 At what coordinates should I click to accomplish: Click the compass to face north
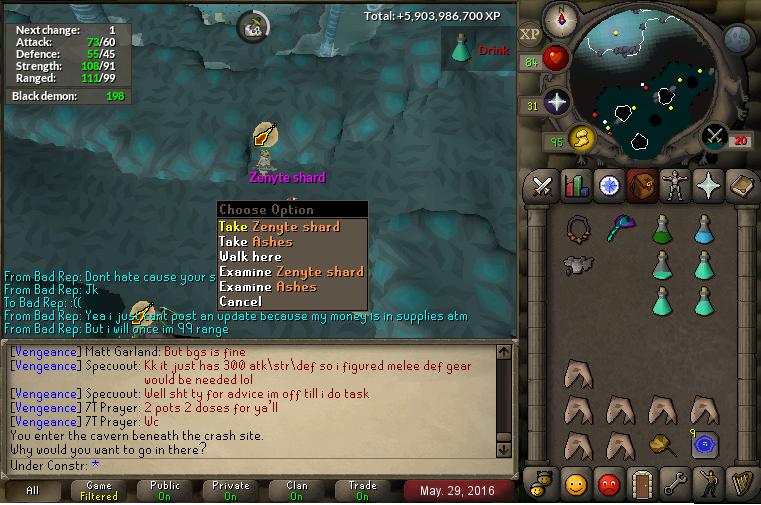coord(560,17)
